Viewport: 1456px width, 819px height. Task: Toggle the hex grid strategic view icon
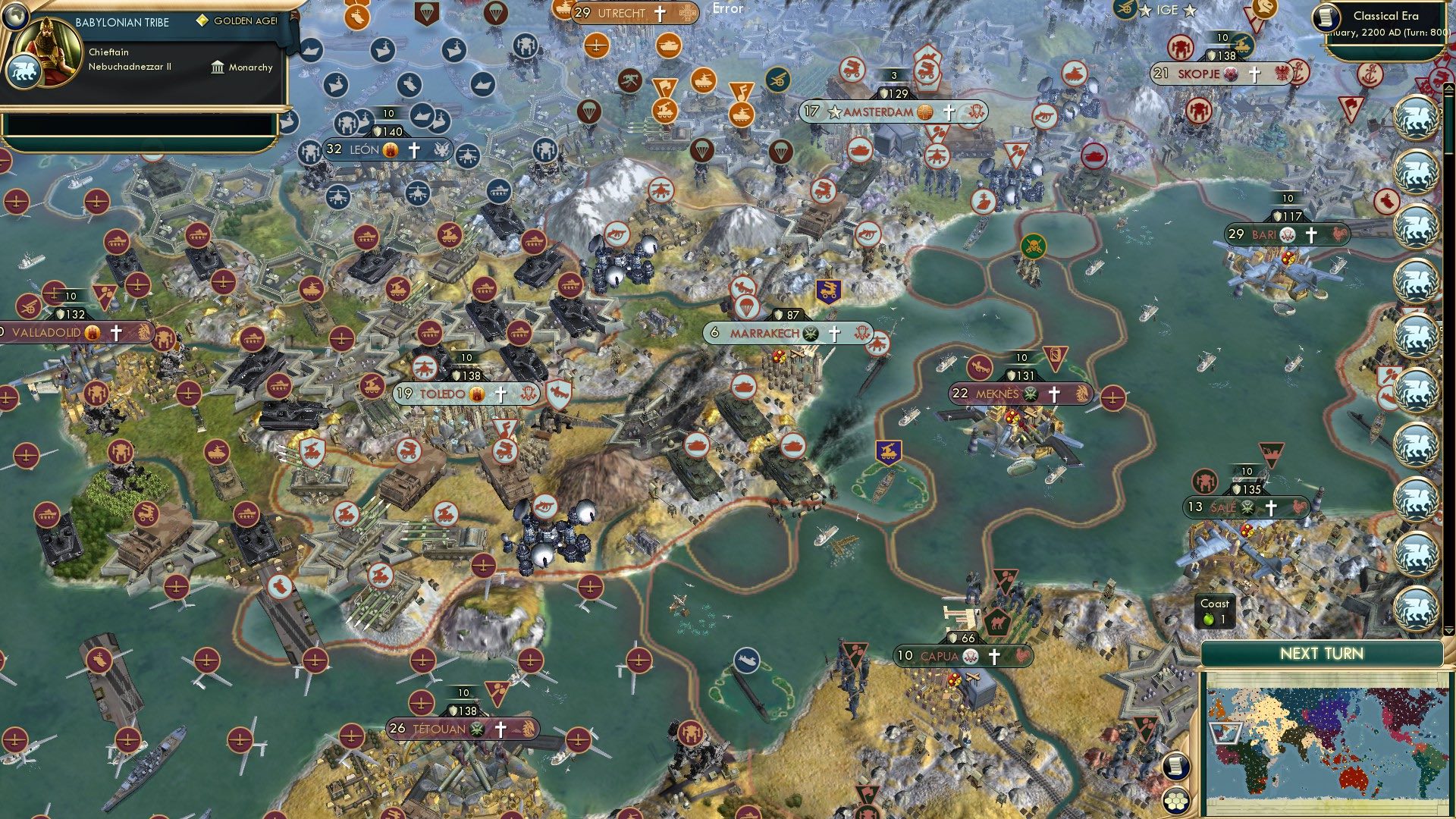(1175, 800)
